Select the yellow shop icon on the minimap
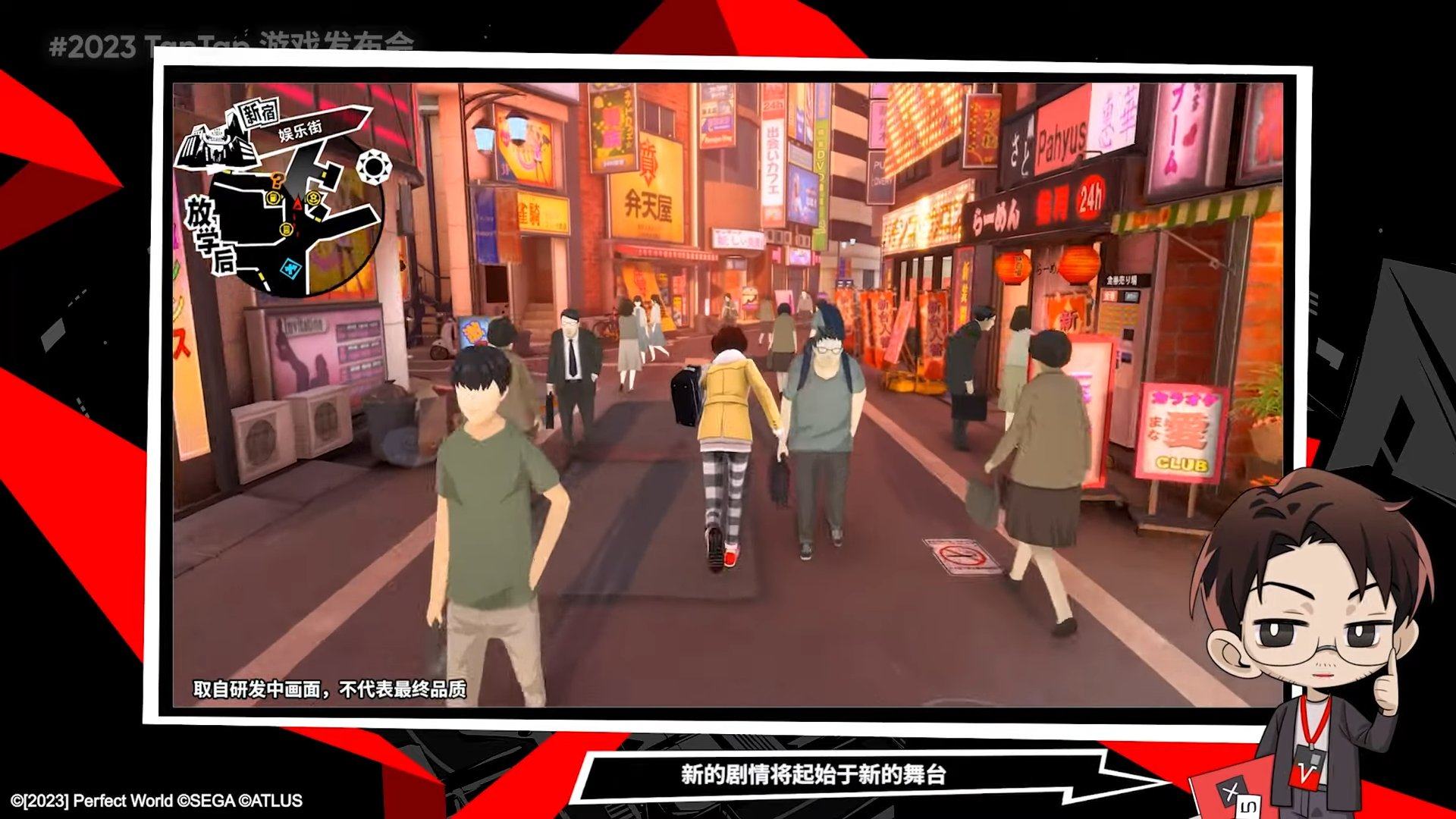Viewport: 1456px width, 819px height. tap(273, 198)
